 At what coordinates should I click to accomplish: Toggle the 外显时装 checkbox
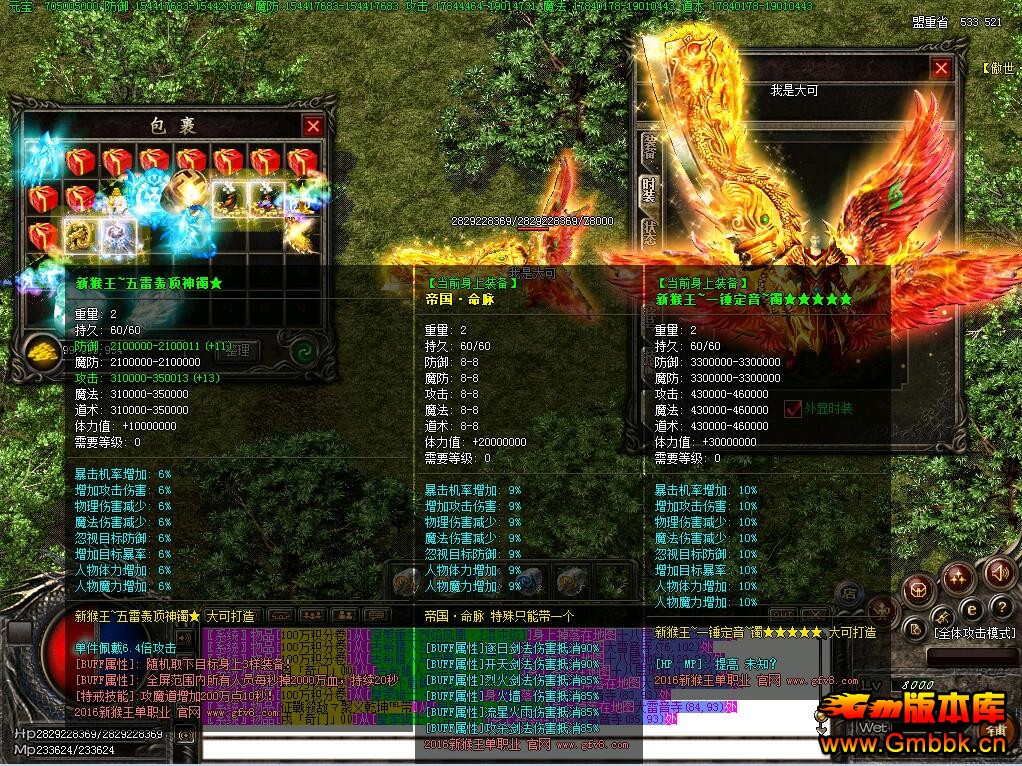[793, 408]
